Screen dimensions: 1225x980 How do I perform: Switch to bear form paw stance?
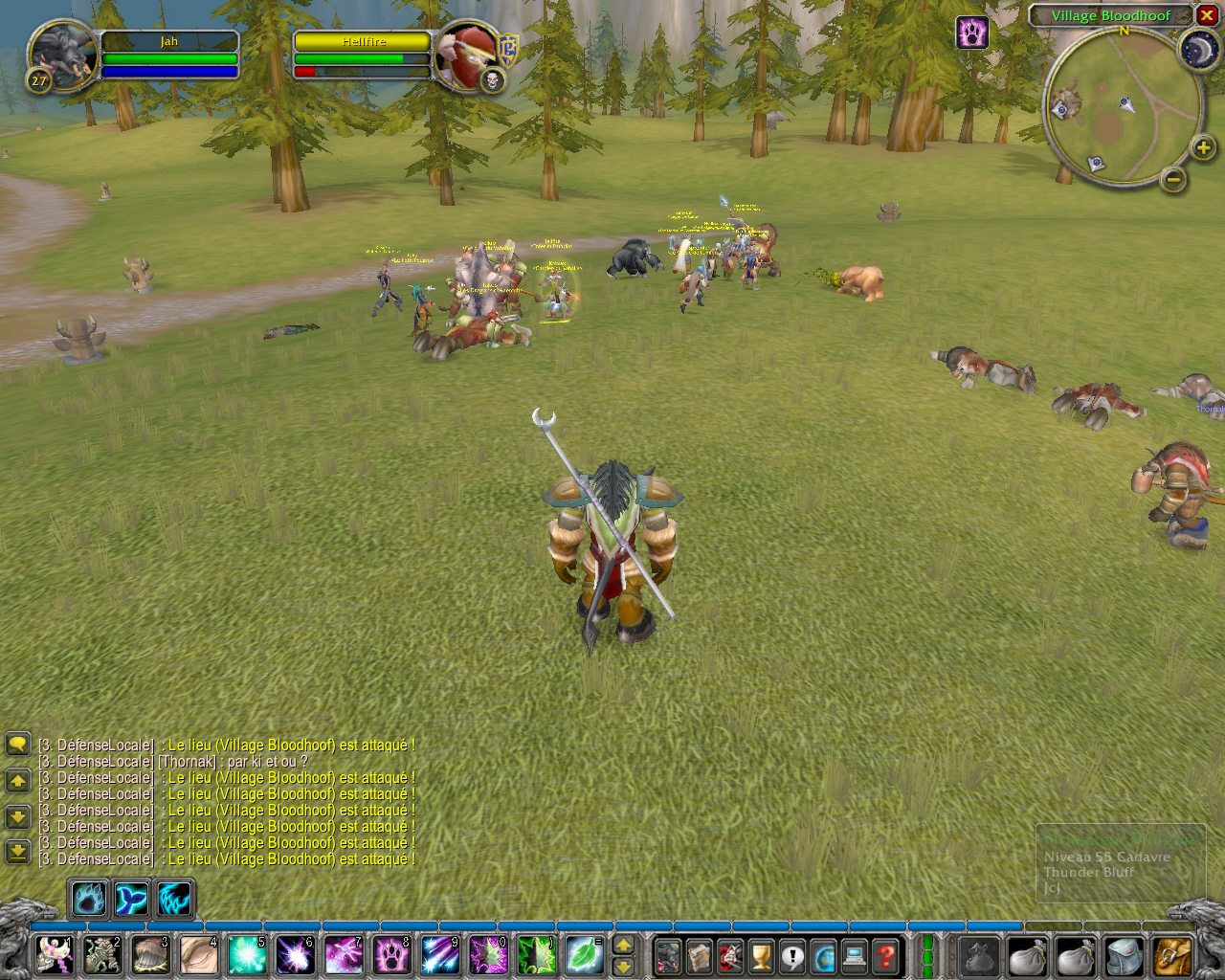(90, 900)
